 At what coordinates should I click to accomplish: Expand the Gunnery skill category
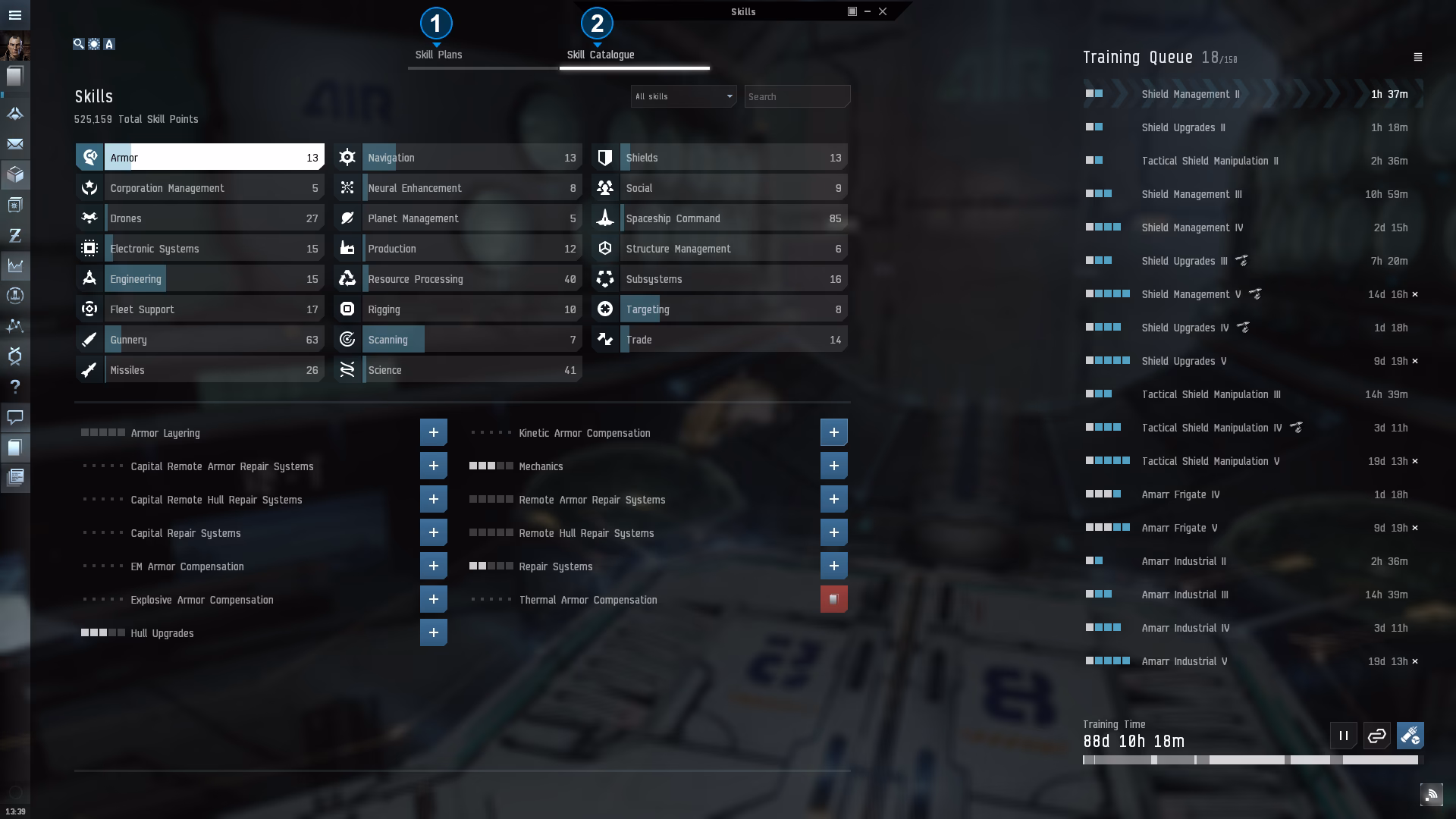pyautogui.click(x=199, y=339)
